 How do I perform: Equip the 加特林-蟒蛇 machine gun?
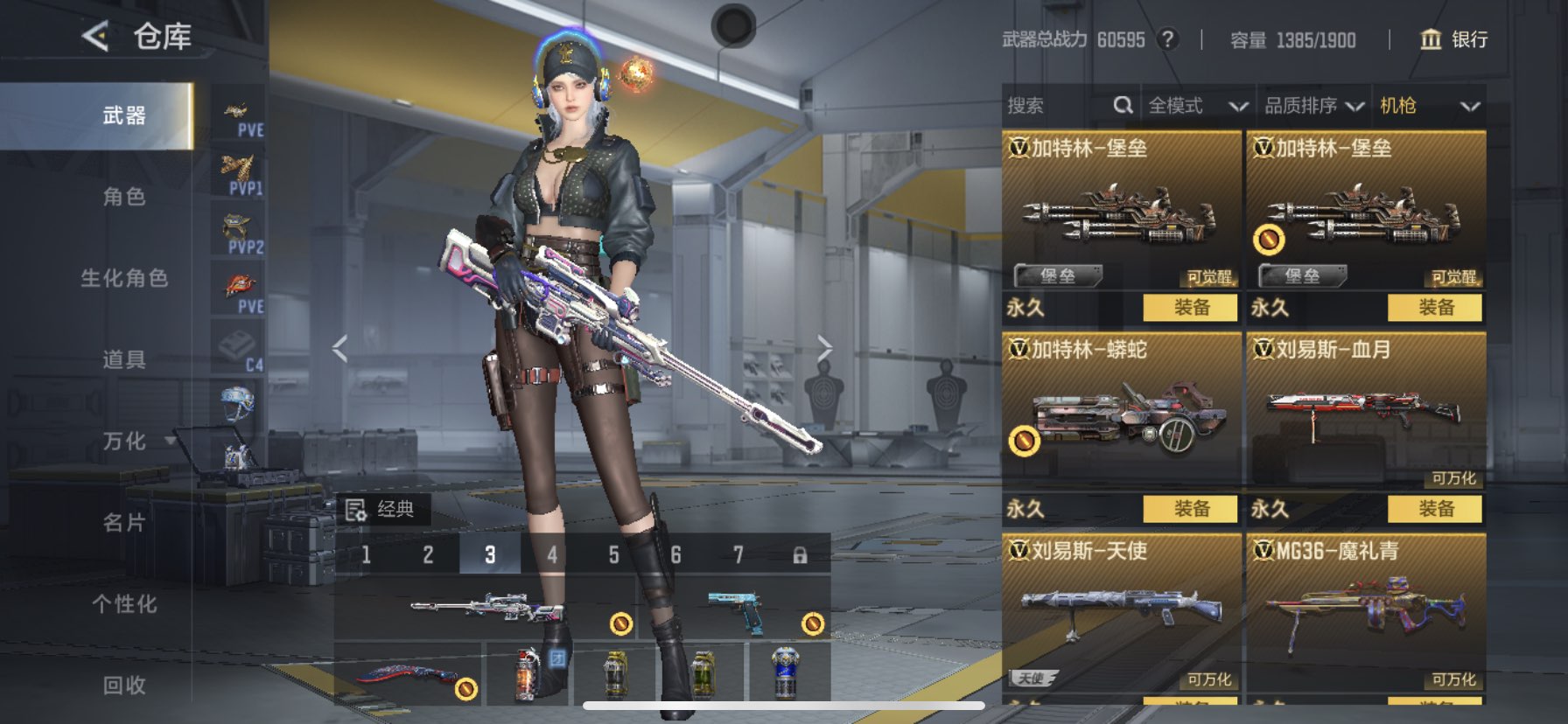pyautogui.click(x=1191, y=509)
